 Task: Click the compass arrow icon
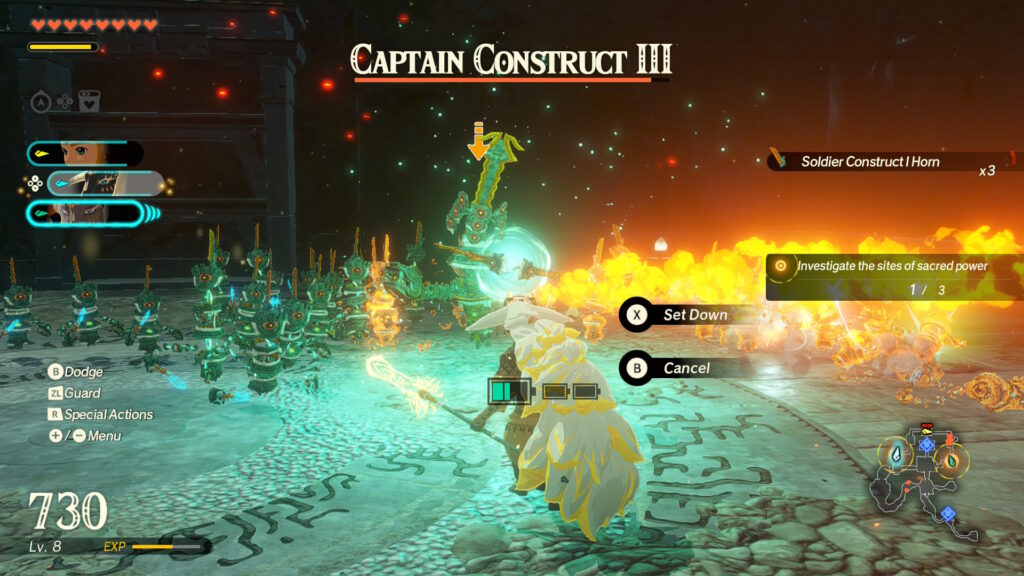coord(41,101)
